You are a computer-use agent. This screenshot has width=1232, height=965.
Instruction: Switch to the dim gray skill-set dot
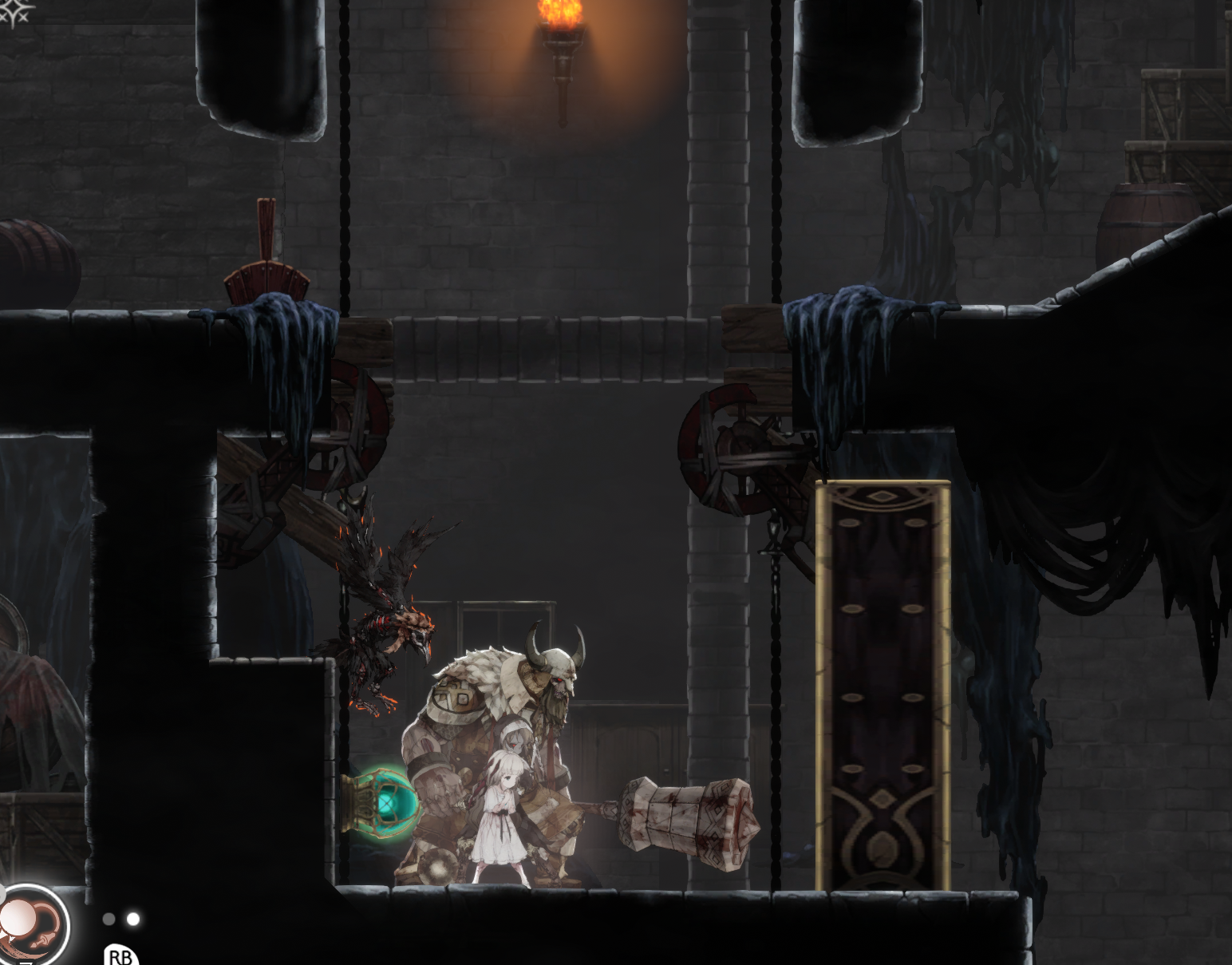click(109, 920)
